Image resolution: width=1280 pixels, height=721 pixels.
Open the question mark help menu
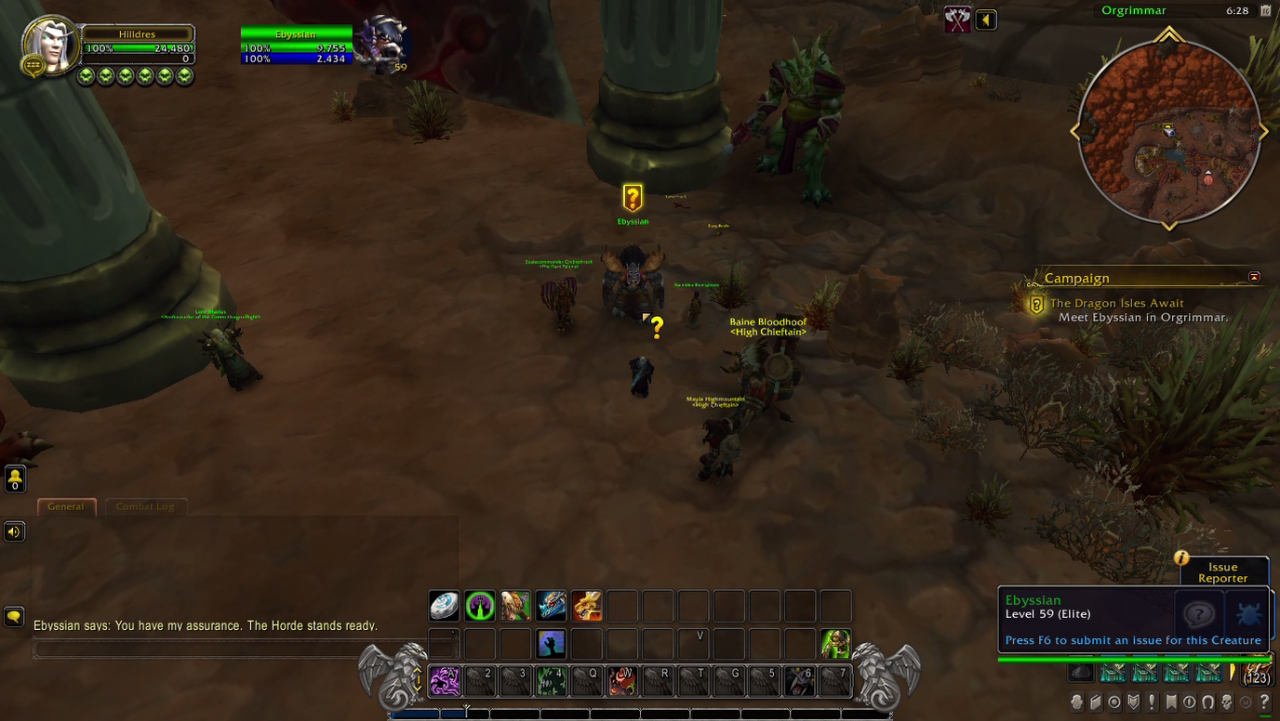[x=1264, y=702]
